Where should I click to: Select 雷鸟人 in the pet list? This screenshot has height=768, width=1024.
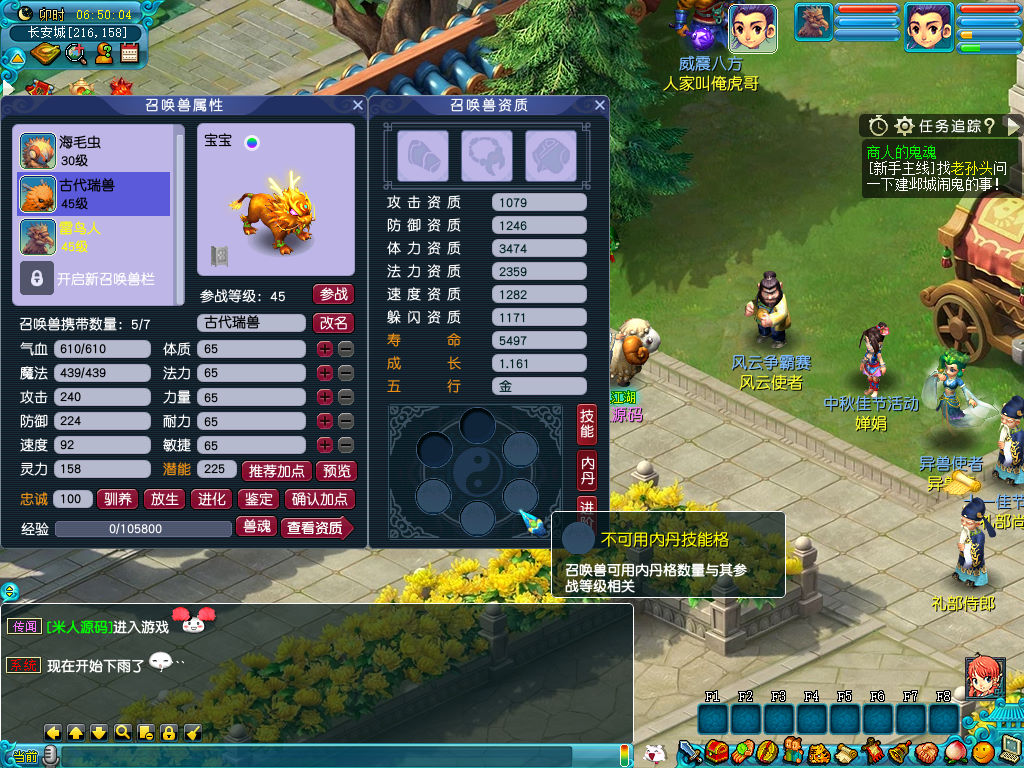(x=93, y=237)
